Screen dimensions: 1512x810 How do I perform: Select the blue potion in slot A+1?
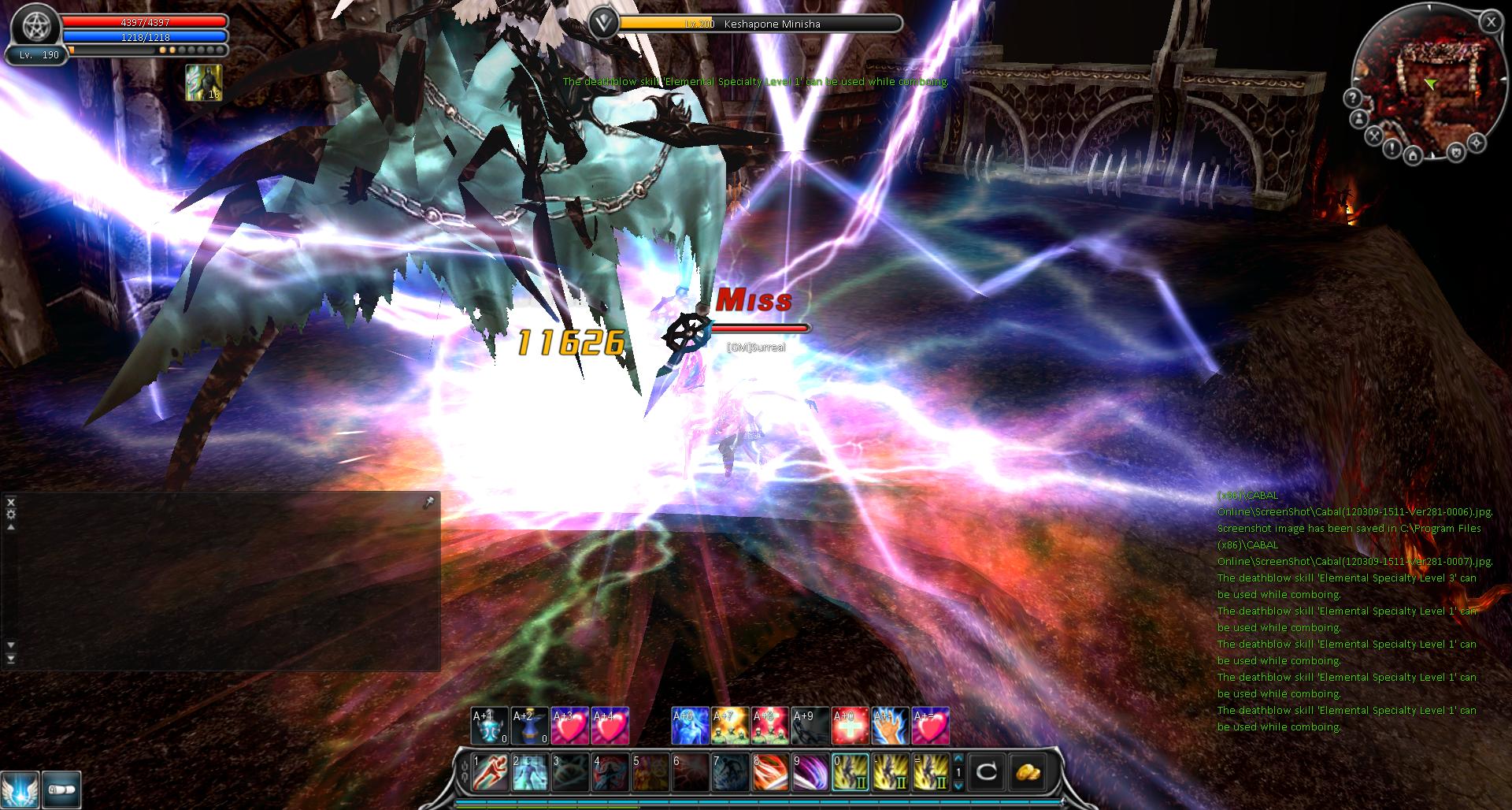tap(490, 726)
